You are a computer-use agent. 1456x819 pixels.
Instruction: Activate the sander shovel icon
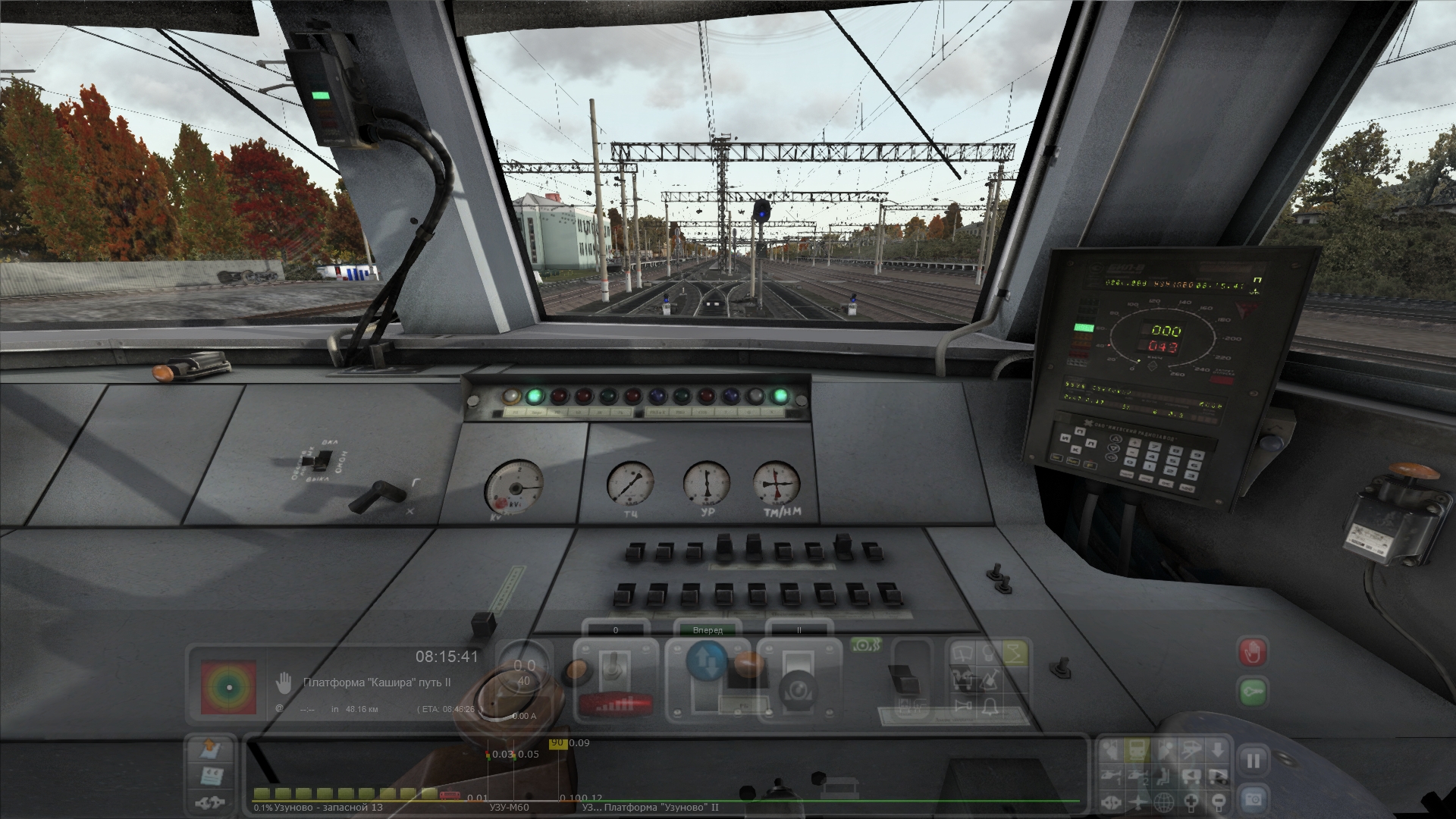[989, 679]
